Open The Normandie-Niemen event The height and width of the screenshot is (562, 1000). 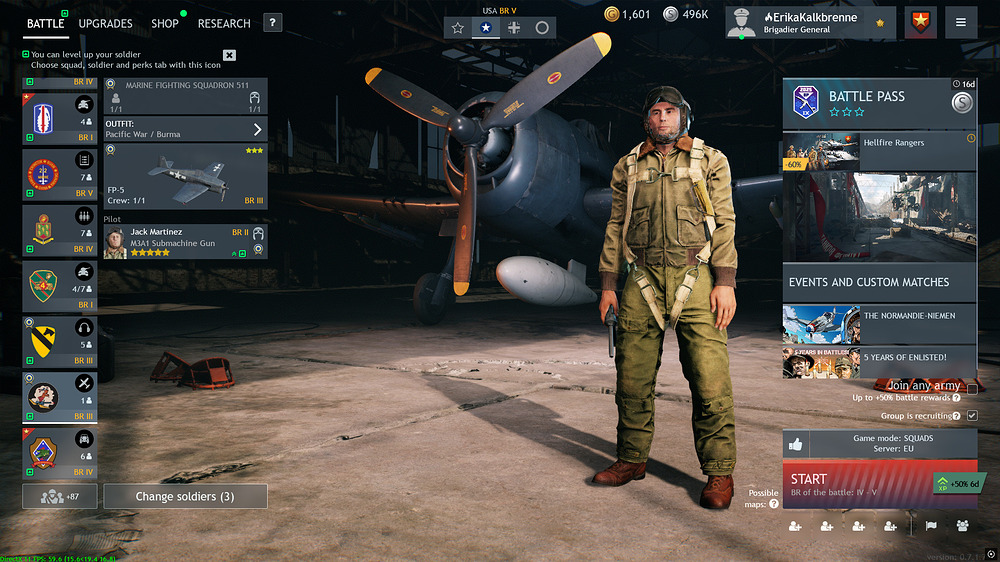(878, 323)
